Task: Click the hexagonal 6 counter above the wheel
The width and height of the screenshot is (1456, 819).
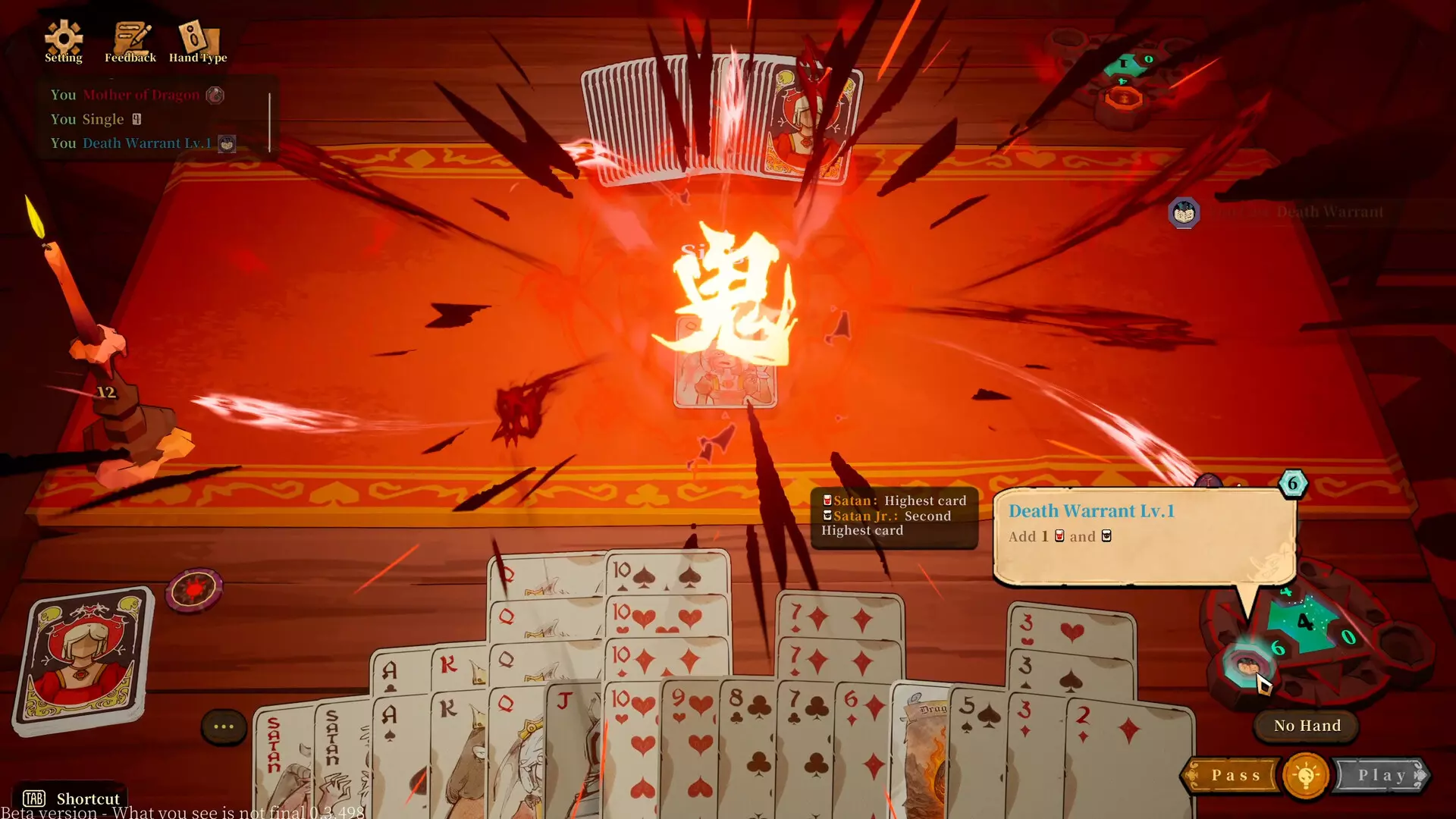Action: coord(1292,483)
